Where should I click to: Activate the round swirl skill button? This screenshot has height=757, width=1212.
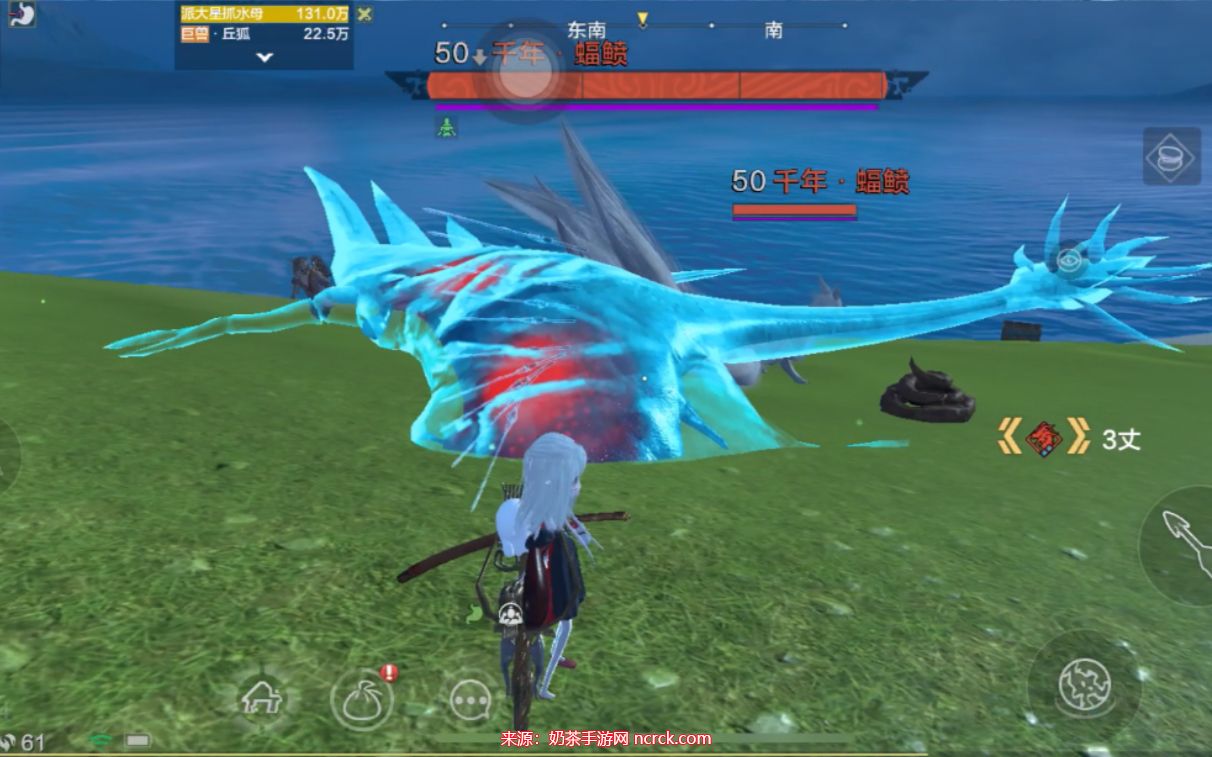click(1084, 685)
